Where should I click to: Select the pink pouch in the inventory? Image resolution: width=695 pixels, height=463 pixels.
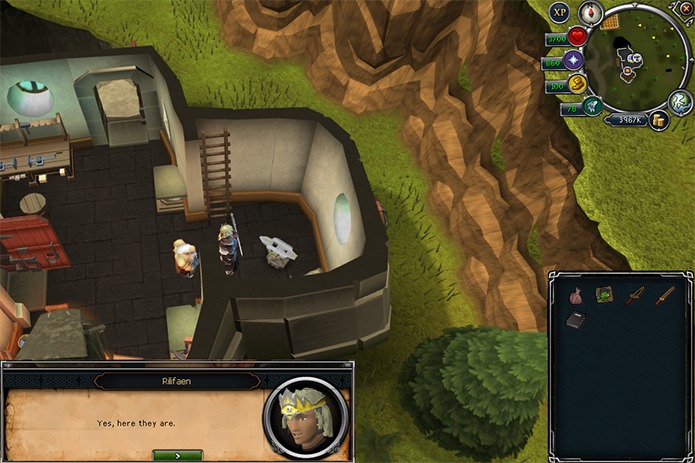tap(577, 295)
